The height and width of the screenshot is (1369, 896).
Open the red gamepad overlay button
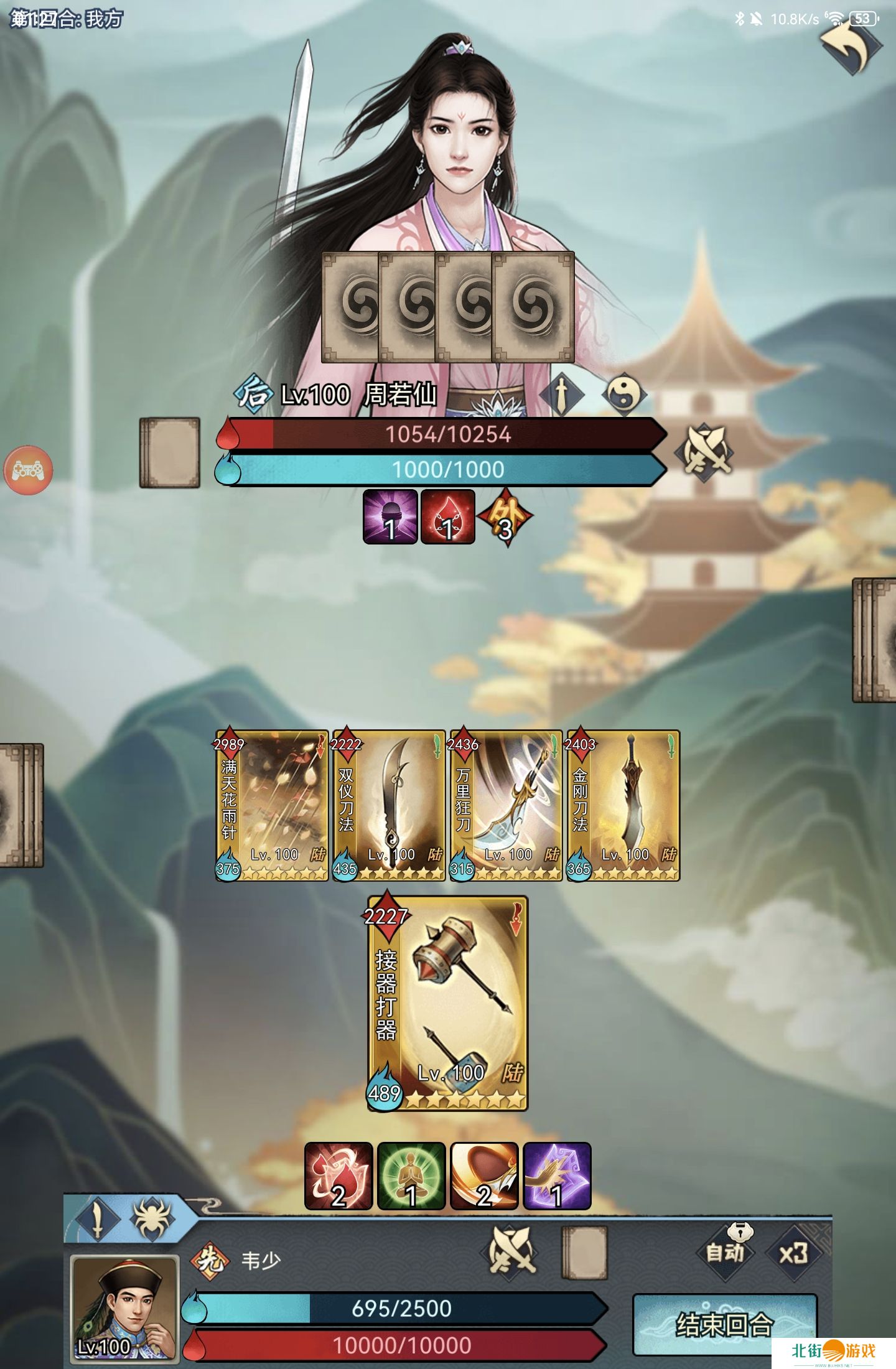[28, 470]
